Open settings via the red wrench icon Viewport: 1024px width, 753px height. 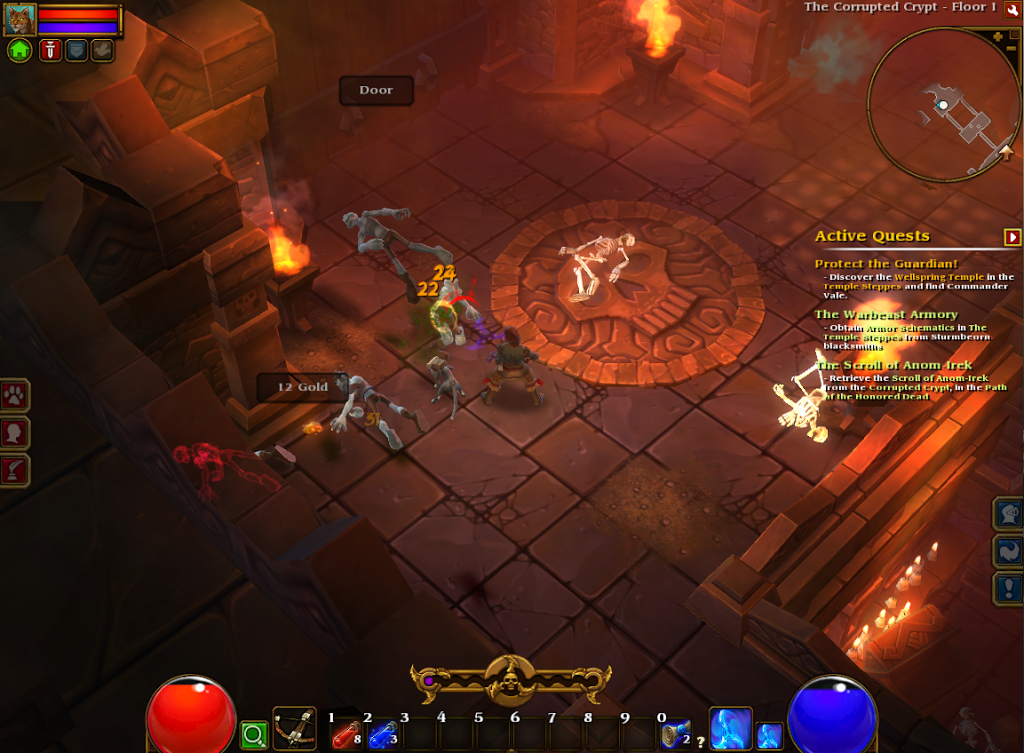coord(1012,9)
